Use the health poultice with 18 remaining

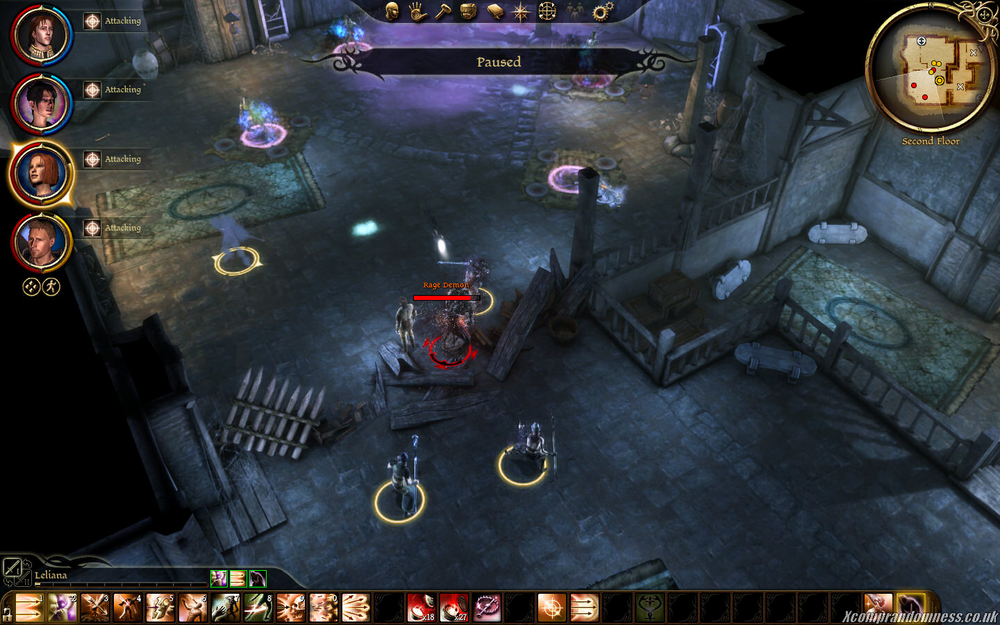420,607
